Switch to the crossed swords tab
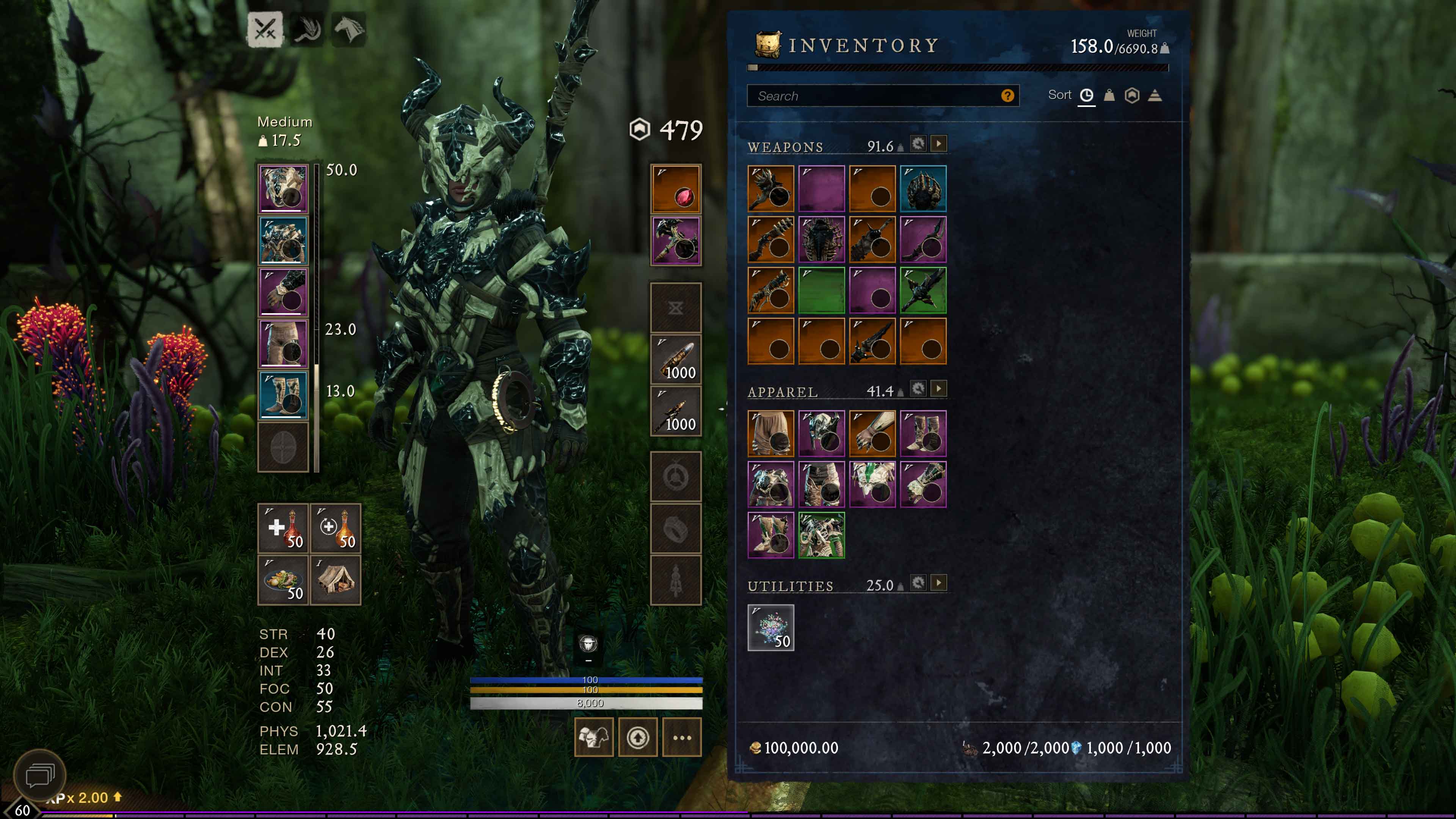The image size is (1456, 819). click(265, 29)
